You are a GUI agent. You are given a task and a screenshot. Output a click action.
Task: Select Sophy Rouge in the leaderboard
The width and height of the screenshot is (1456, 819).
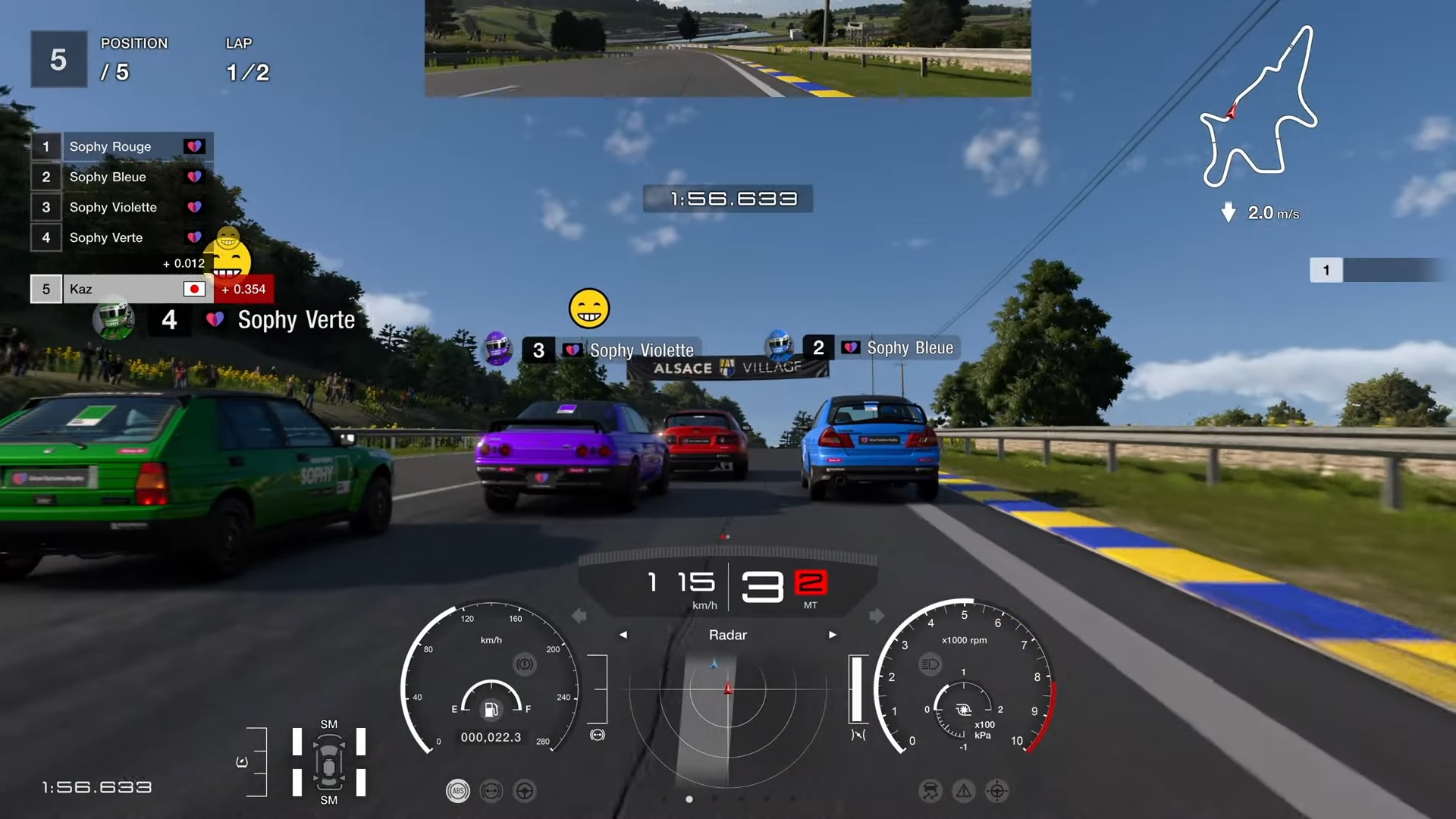121,146
